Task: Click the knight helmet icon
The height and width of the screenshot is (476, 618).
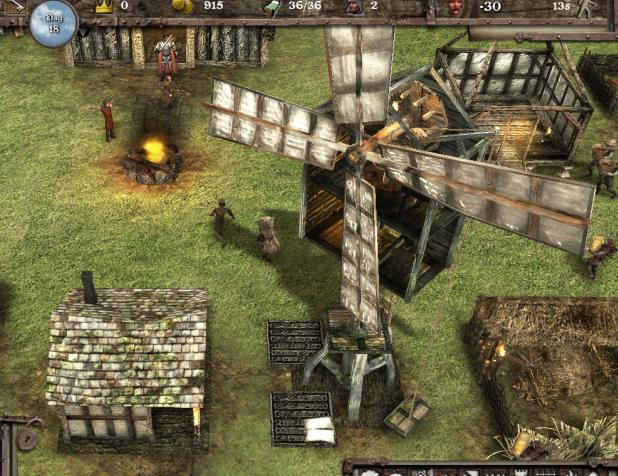Action: click(x=353, y=7)
